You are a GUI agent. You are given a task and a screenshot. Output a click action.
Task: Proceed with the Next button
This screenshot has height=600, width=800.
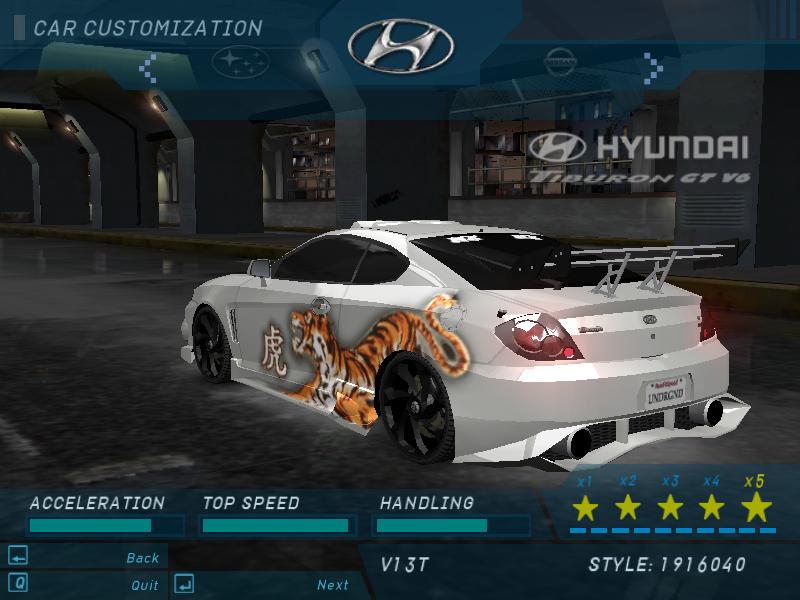pos(333,585)
